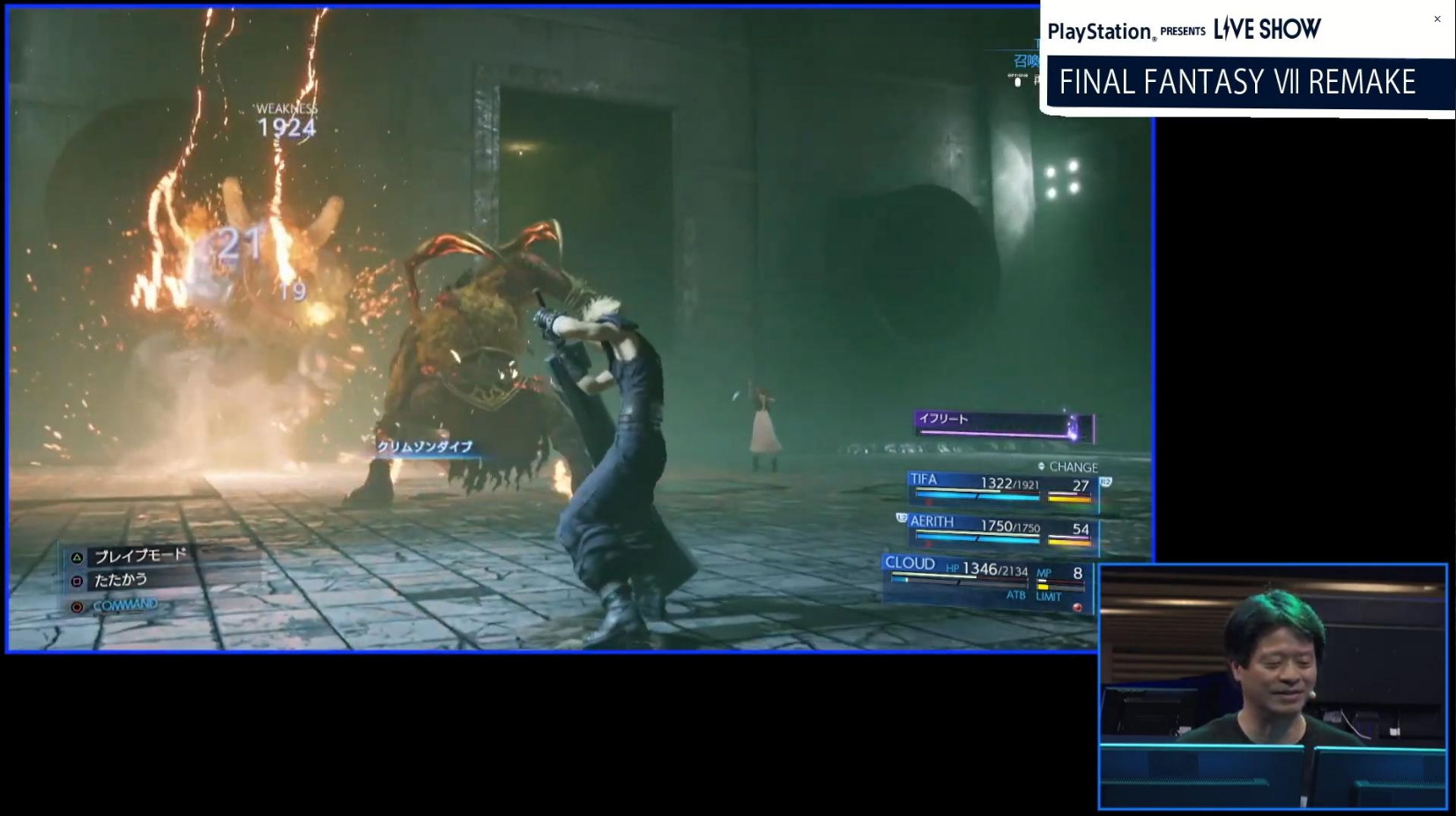Close the PlayStation Live Show banner
1456x816 pixels.
point(1437,19)
